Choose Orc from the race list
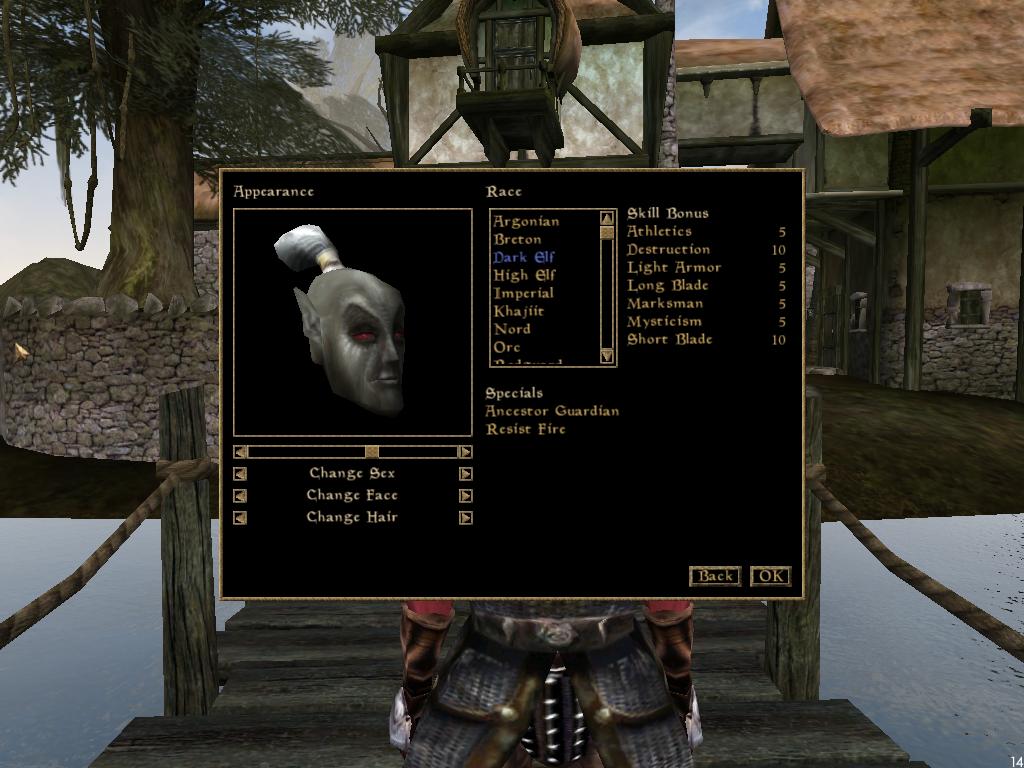 pos(507,347)
